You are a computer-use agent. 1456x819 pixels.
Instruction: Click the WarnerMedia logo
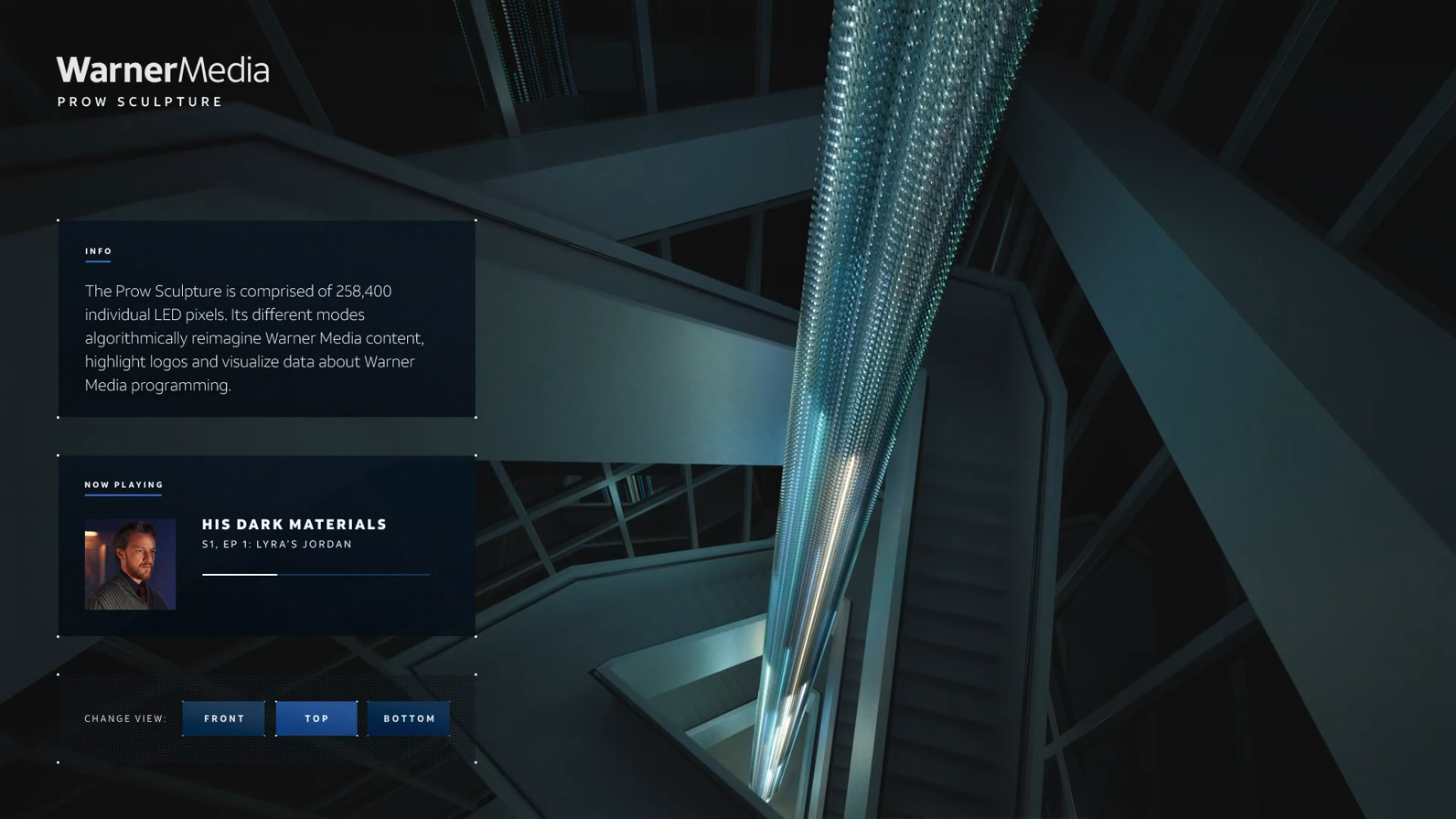tap(163, 70)
